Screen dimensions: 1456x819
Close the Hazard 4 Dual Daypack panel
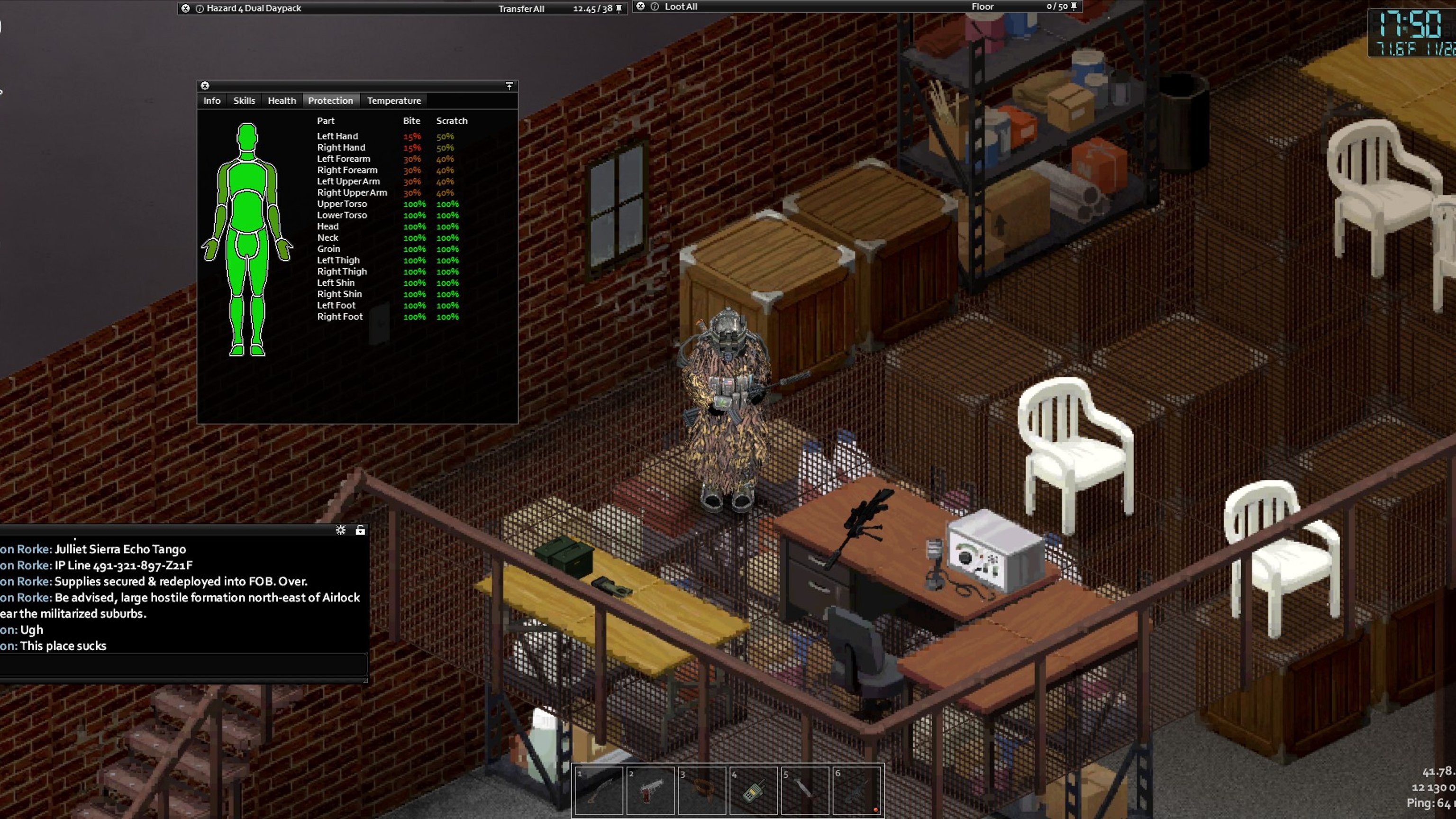[x=185, y=9]
